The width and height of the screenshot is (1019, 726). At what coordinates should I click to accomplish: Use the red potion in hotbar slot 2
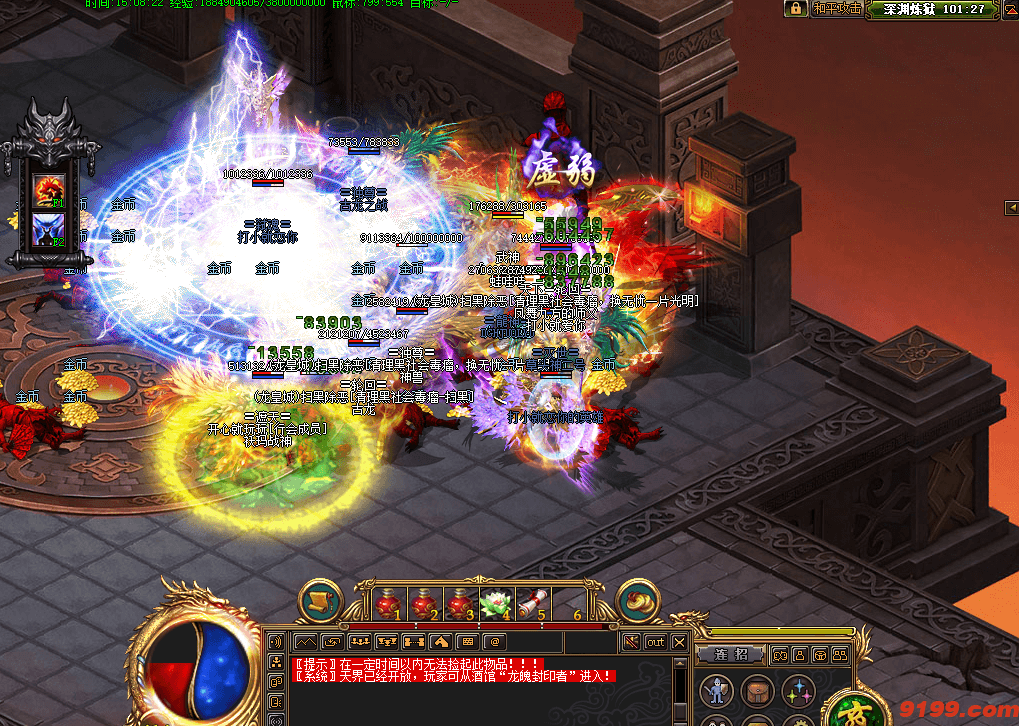tap(421, 603)
